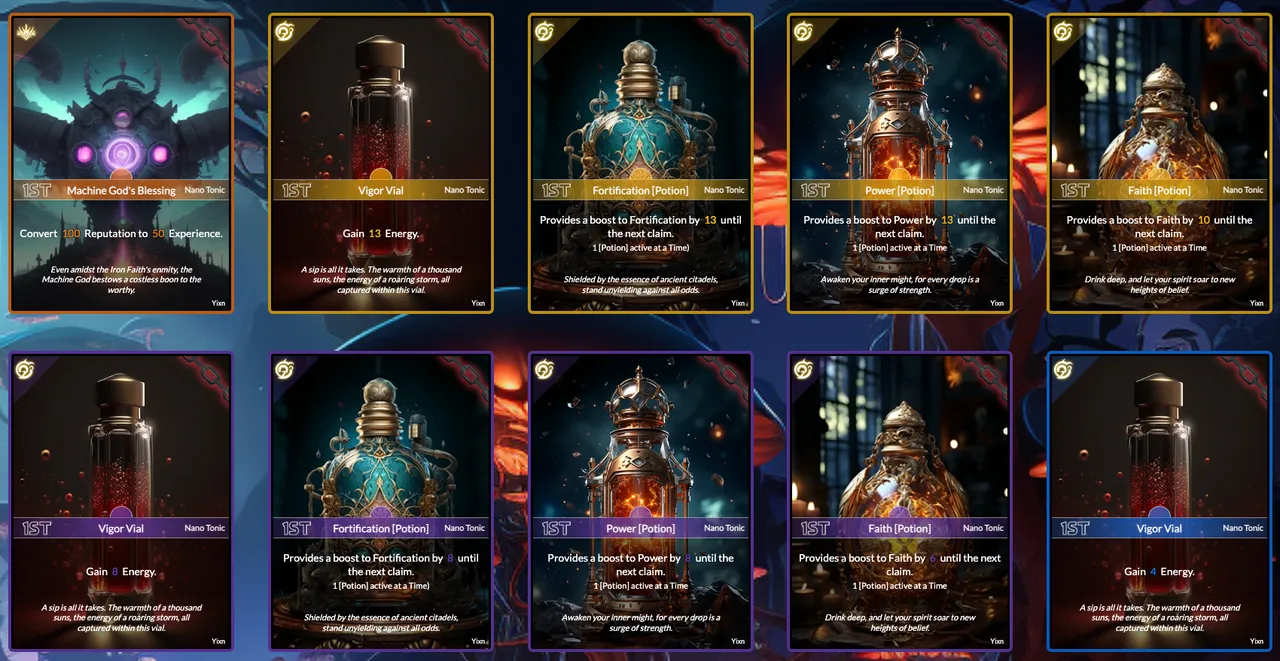Viewport: 1280px width, 661px height.
Task: Choose the Vigor Vial granting 4 Energy
Action: (x=1159, y=501)
